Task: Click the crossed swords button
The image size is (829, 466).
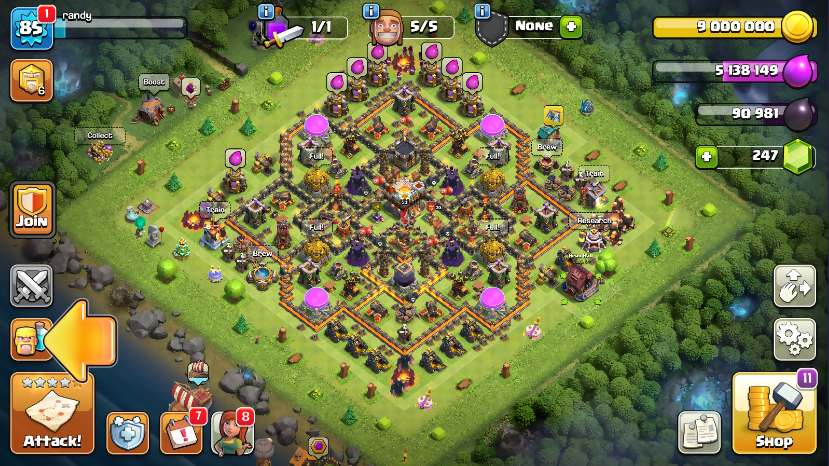Action: coord(31,285)
